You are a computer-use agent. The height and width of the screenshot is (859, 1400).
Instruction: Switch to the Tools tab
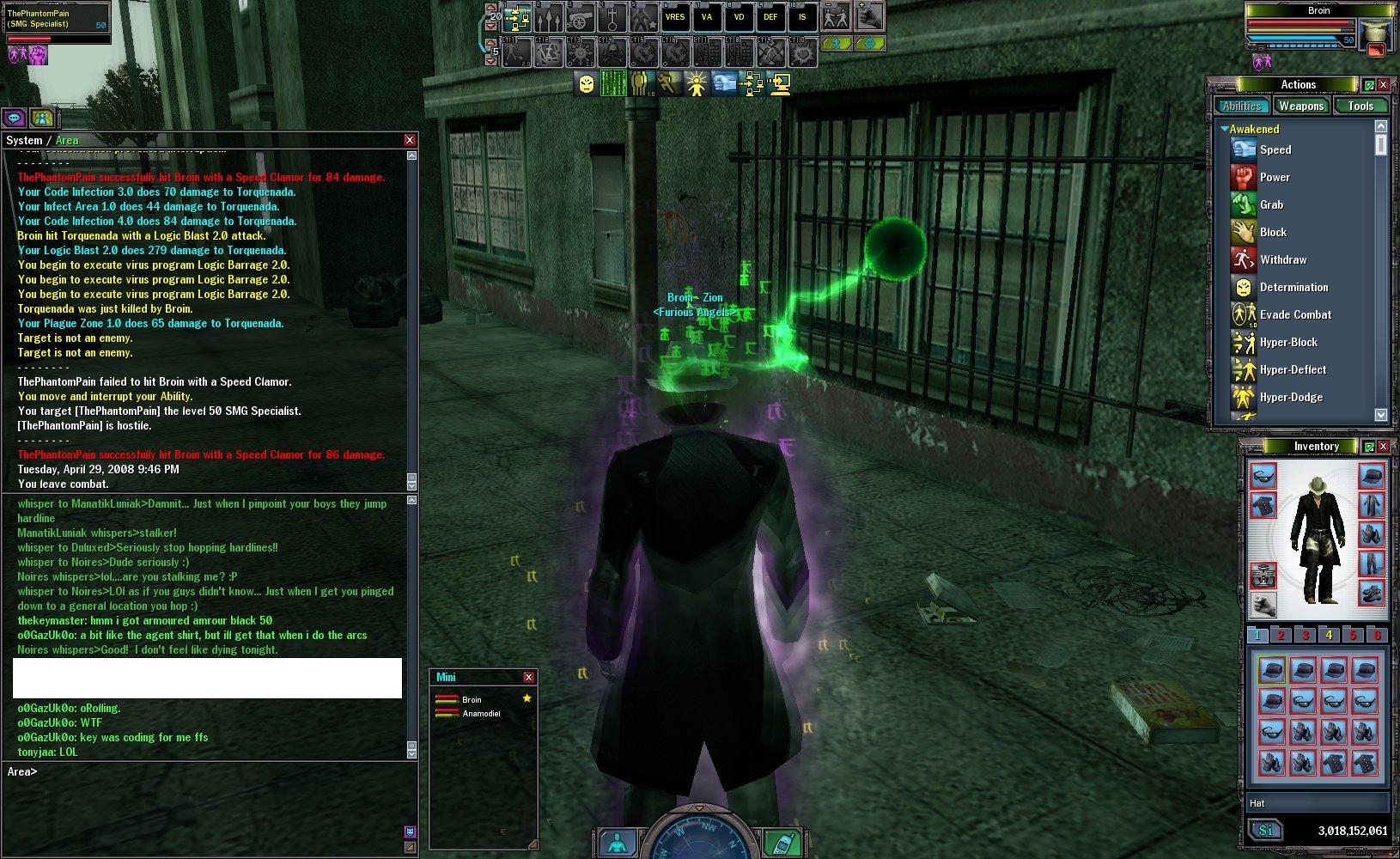[x=1360, y=106]
